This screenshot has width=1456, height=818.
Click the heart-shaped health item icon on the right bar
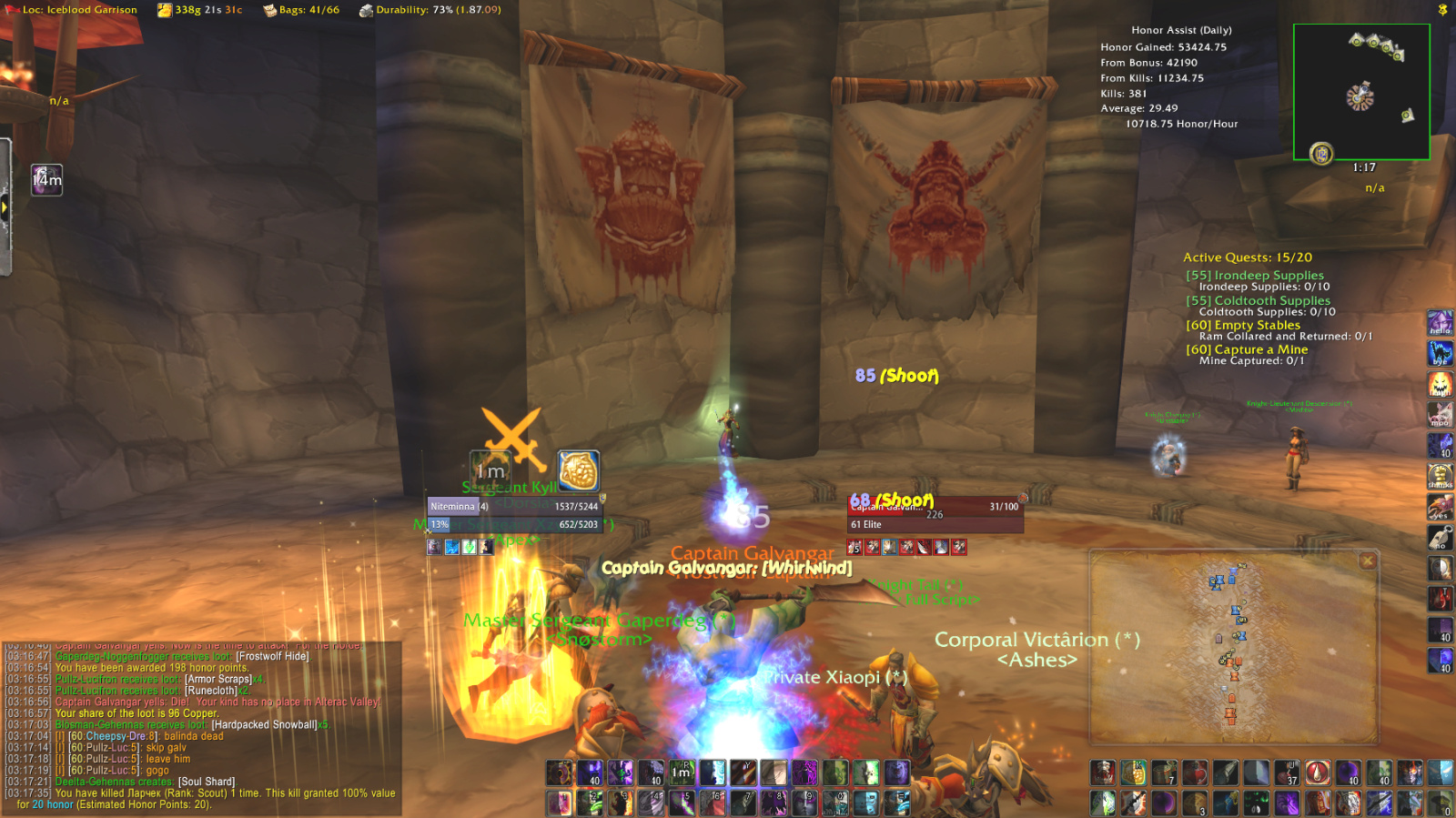[x=1194, y=771]
